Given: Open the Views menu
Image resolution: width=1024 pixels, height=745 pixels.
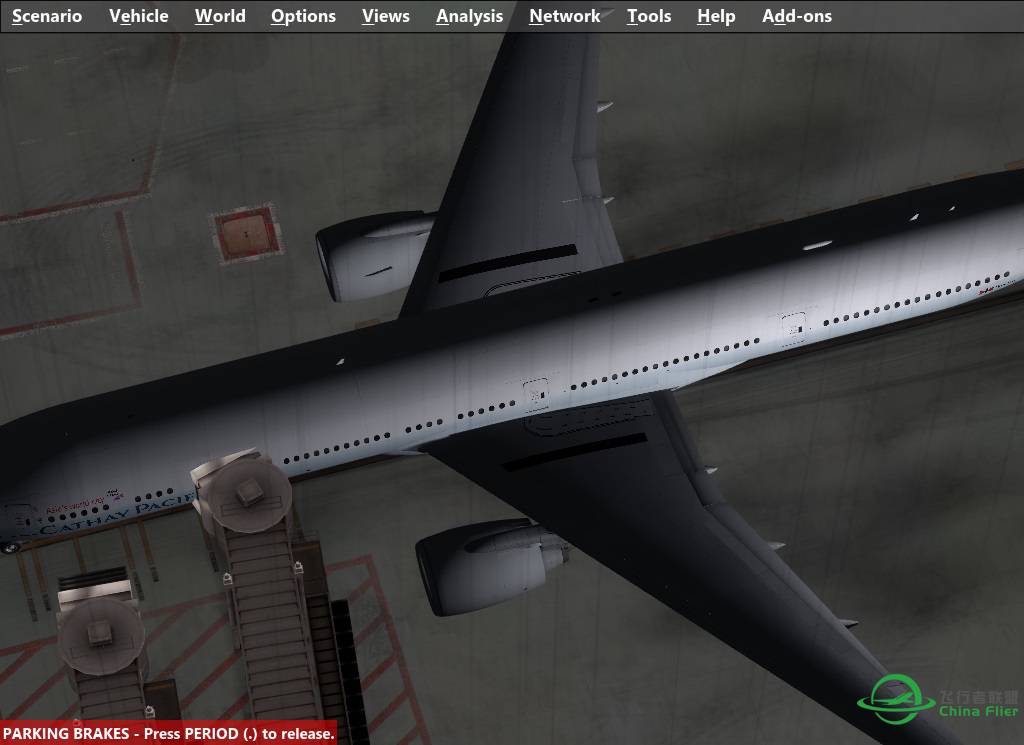Looking at the screenshot, I should coord(386,16).
